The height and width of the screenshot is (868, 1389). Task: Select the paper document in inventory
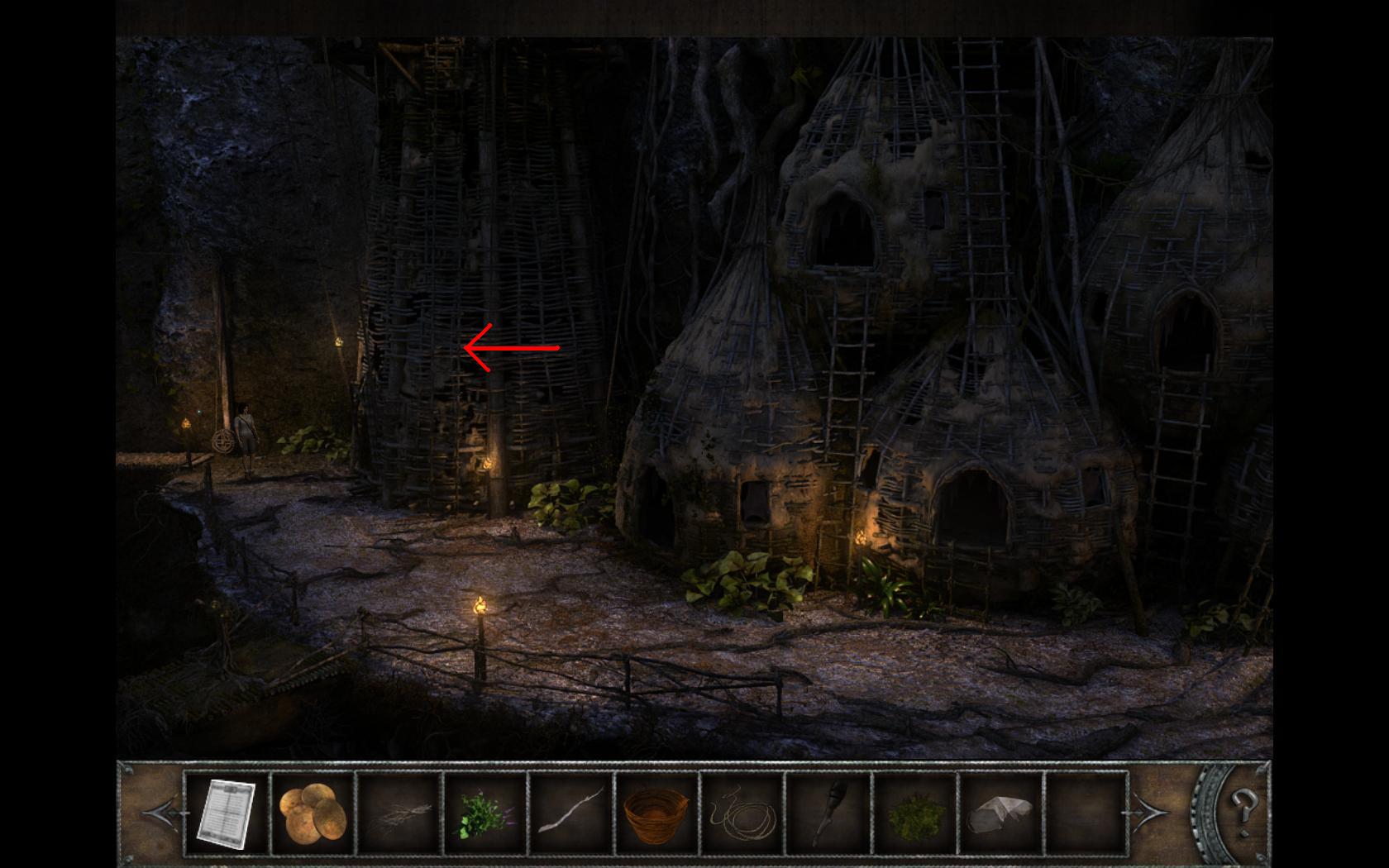click(x=227, y=813)
